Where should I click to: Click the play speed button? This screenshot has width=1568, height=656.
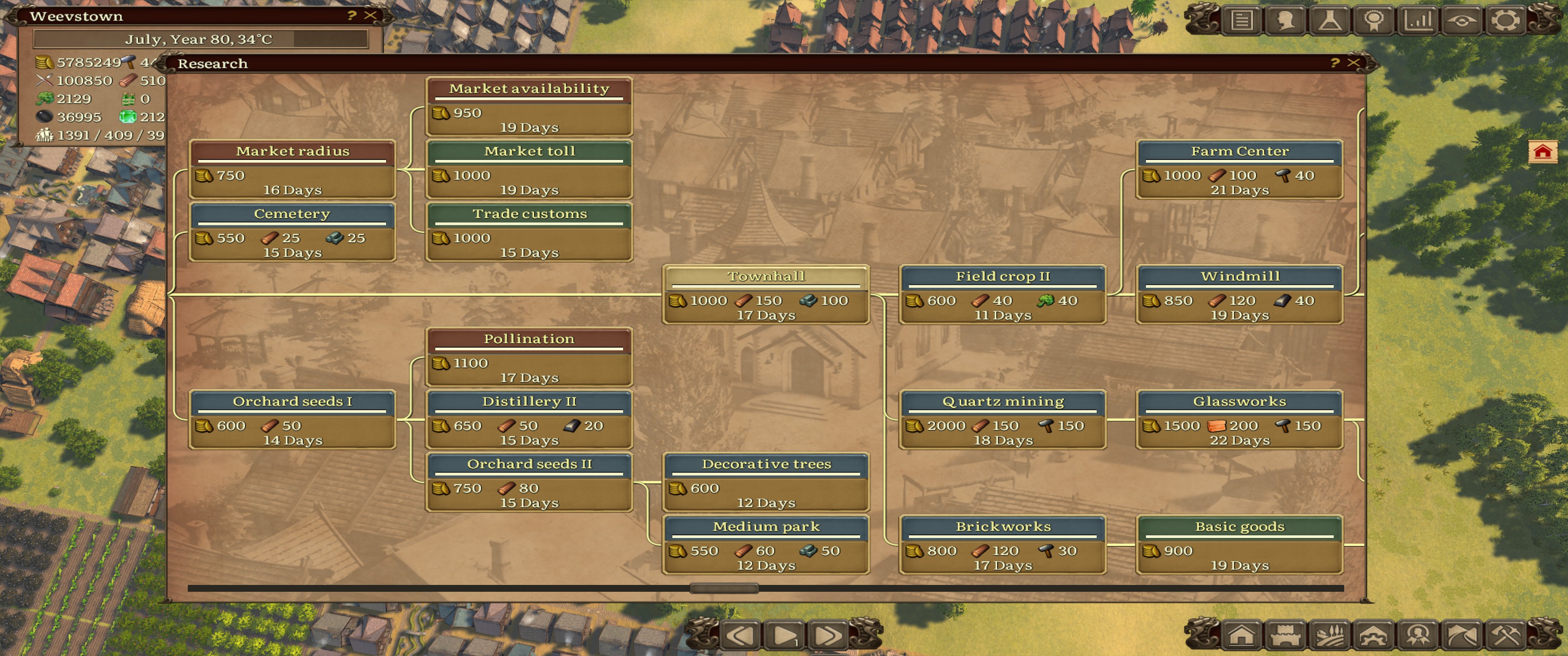784,635
